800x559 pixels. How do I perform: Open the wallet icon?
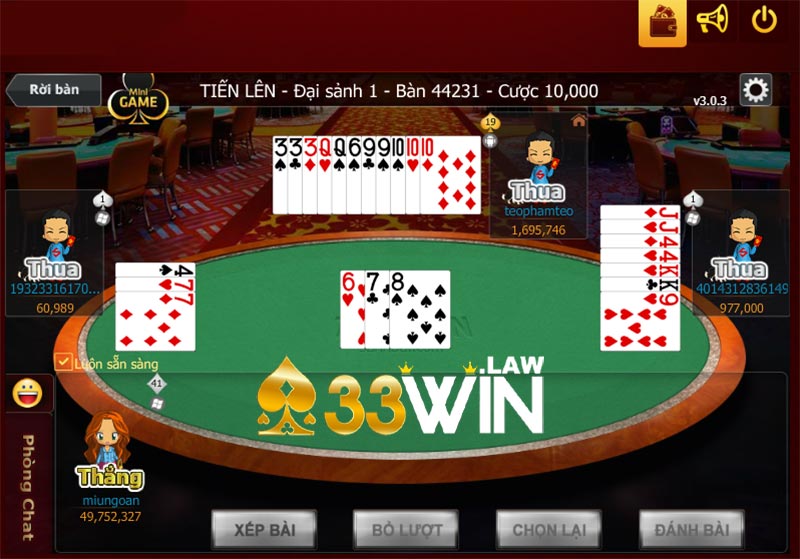coord(662,23)
